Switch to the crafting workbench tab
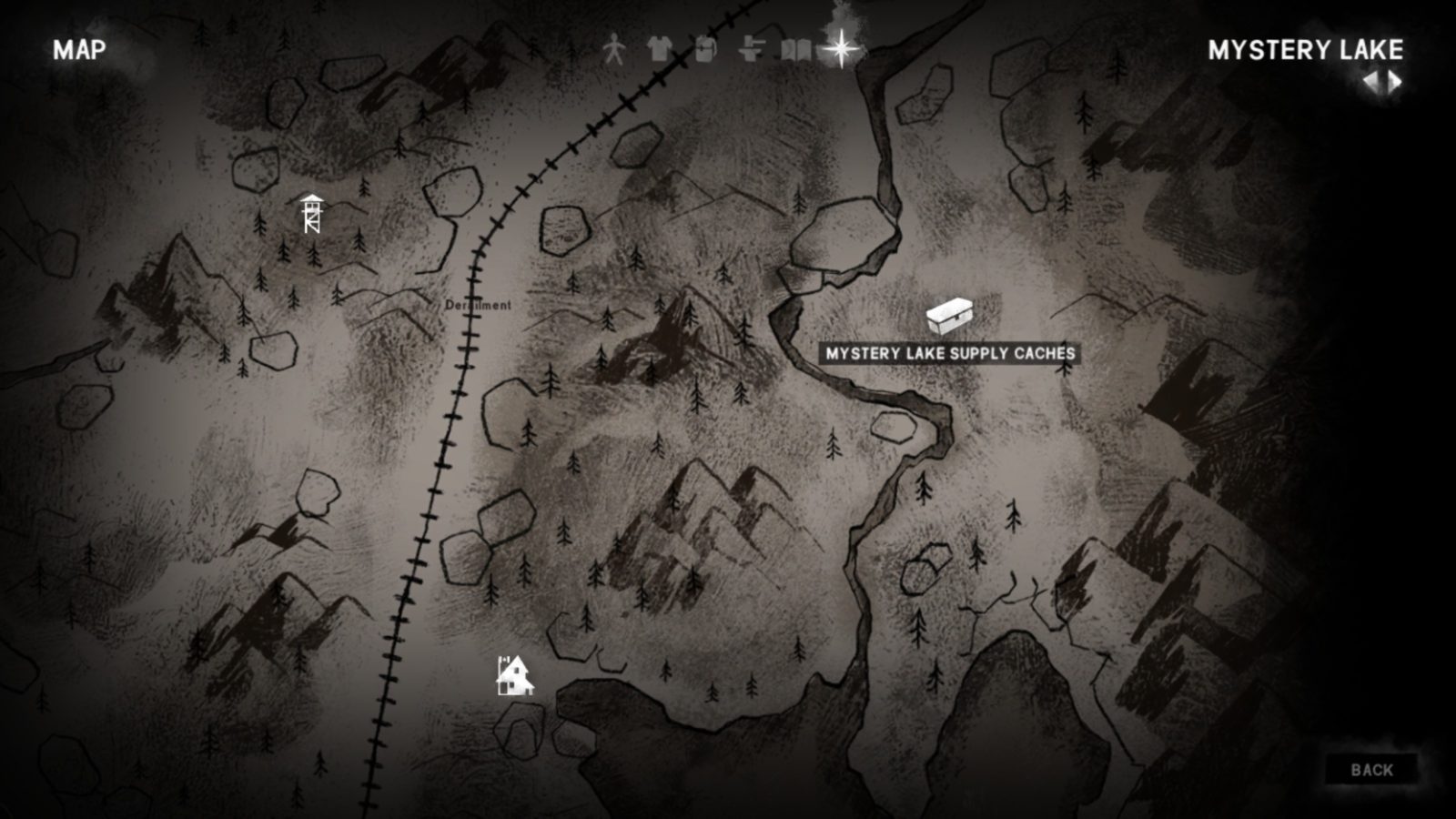This screenshot has width=1456, height=819. tap(751, 49)
